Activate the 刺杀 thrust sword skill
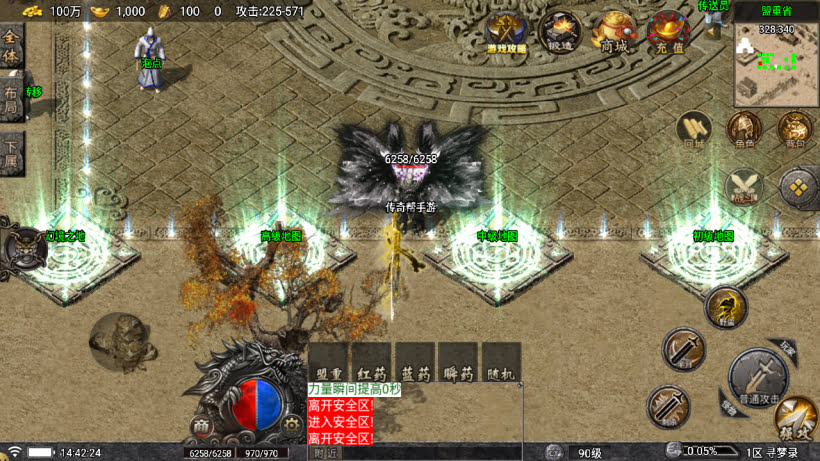 click(x=668, y=405)
